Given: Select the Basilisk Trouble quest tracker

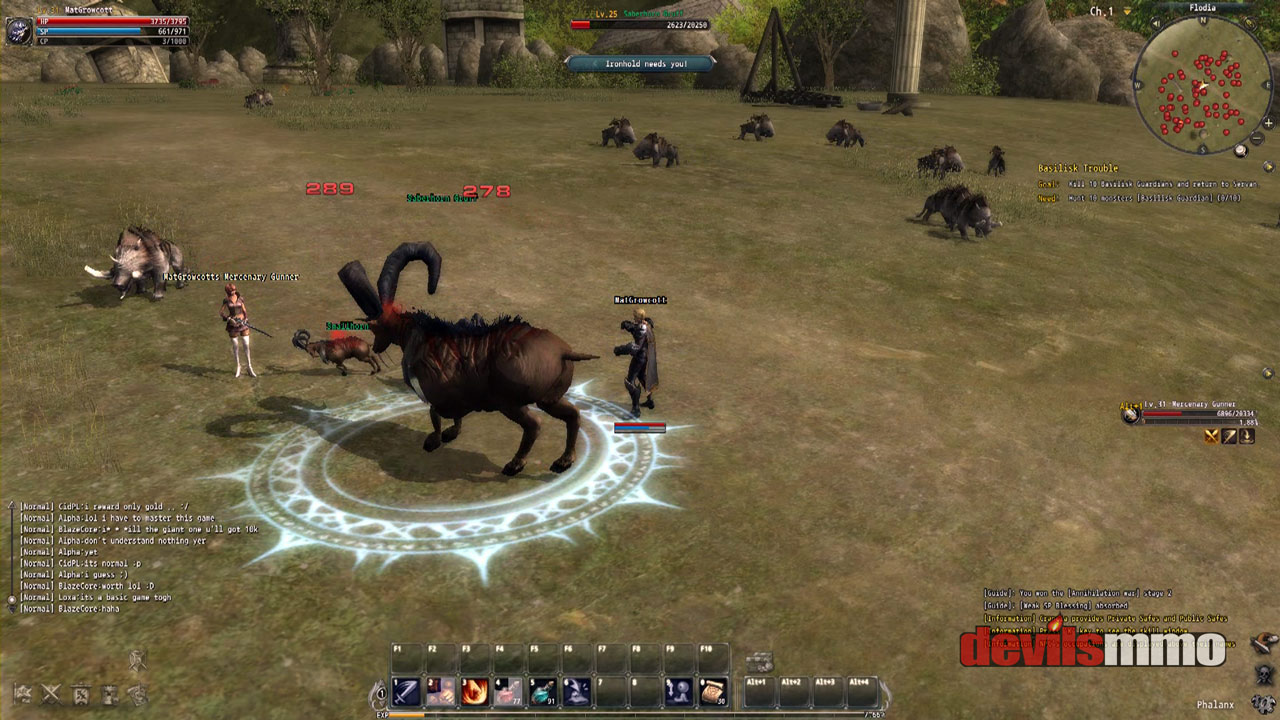Looking at the screenshot, I should click(1077, 168).
